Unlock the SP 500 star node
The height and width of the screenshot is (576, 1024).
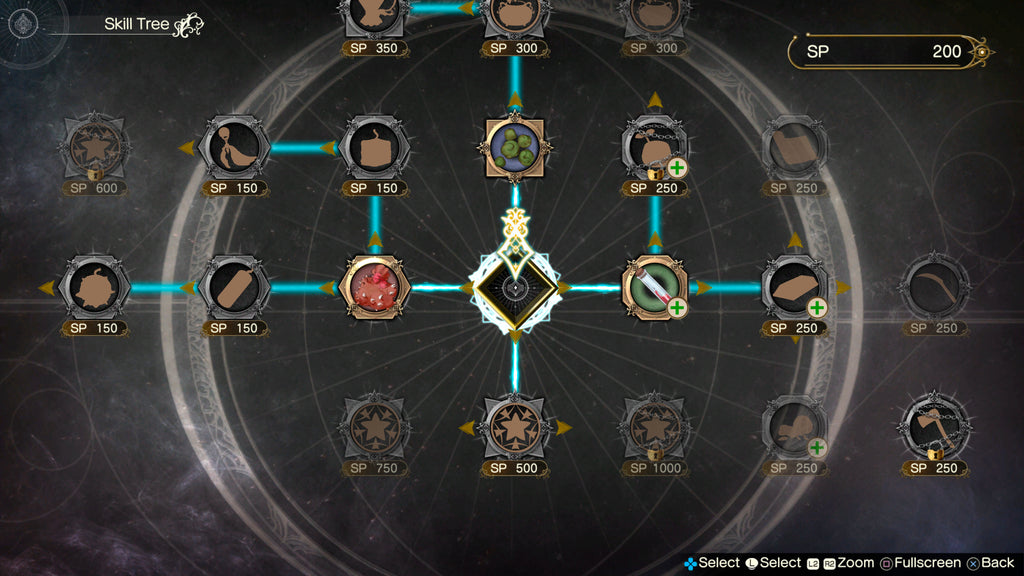click(515, 428)
